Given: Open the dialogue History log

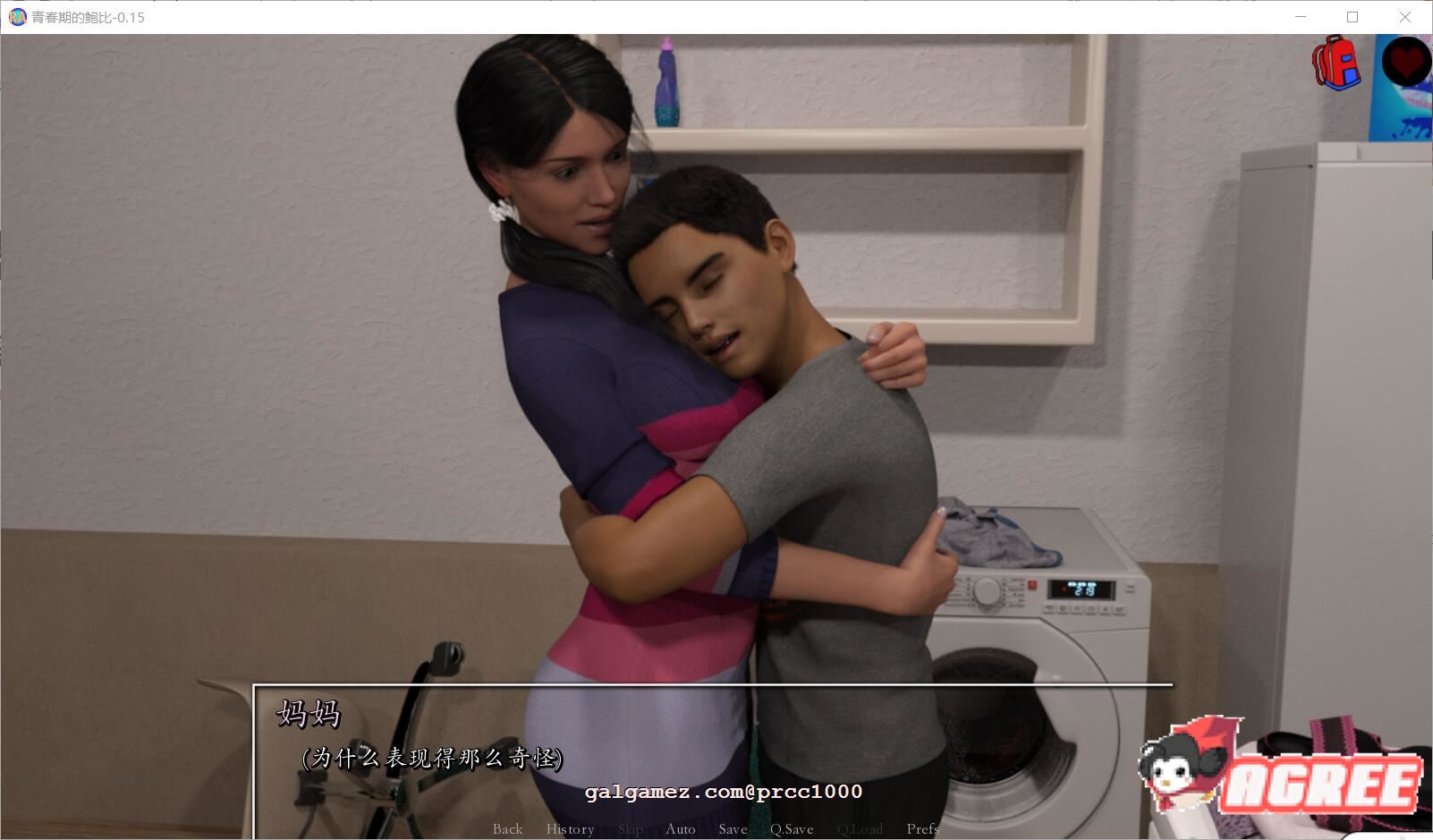Looking at the screenshot, I should tap(570, 829).
